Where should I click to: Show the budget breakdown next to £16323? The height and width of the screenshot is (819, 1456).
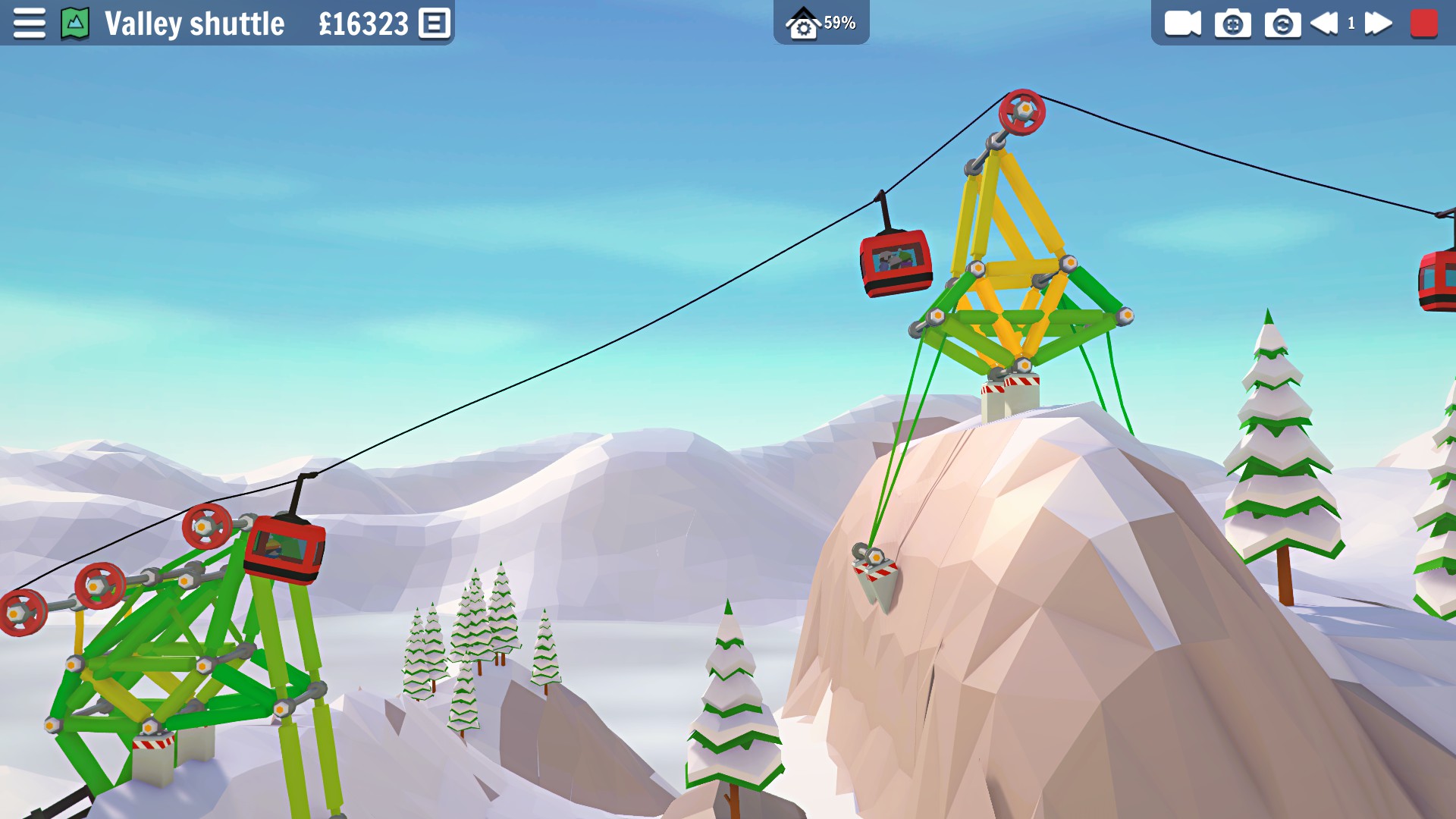[435, 24]
